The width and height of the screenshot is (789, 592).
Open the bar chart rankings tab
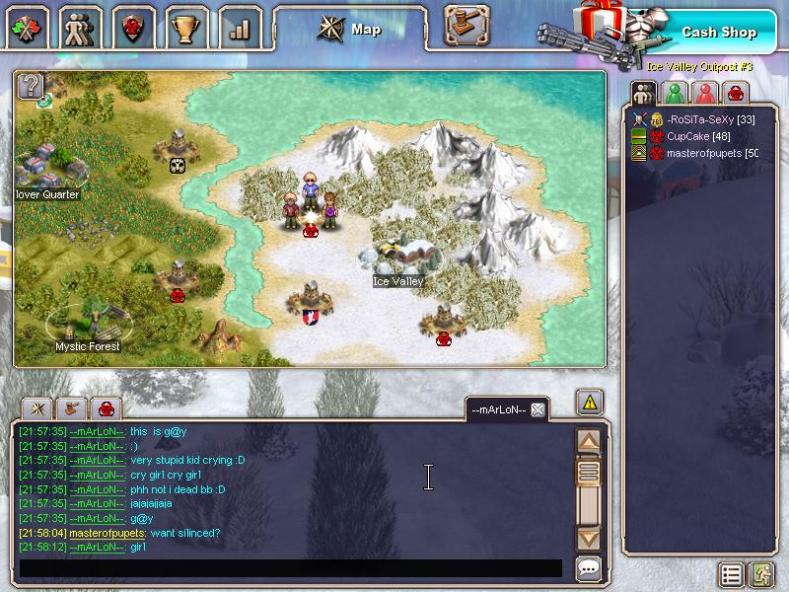[x=240, y=29]
